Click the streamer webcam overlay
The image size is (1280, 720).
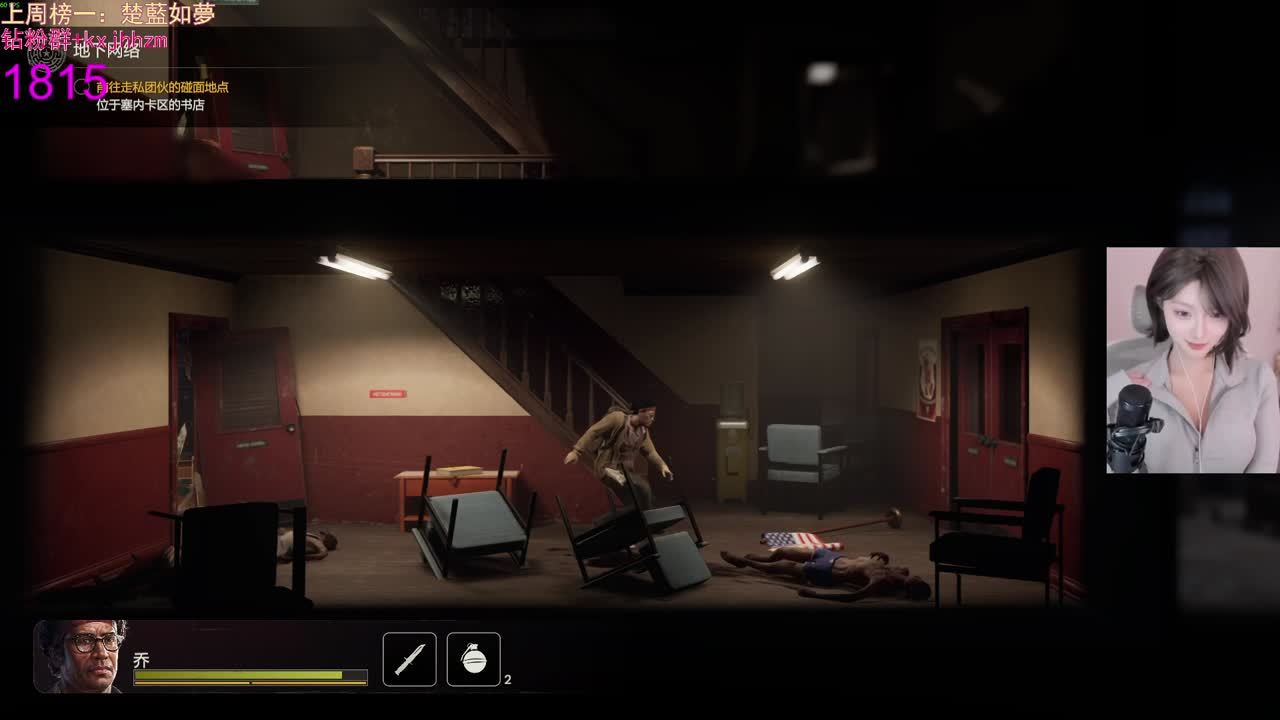click(1192, 360)
